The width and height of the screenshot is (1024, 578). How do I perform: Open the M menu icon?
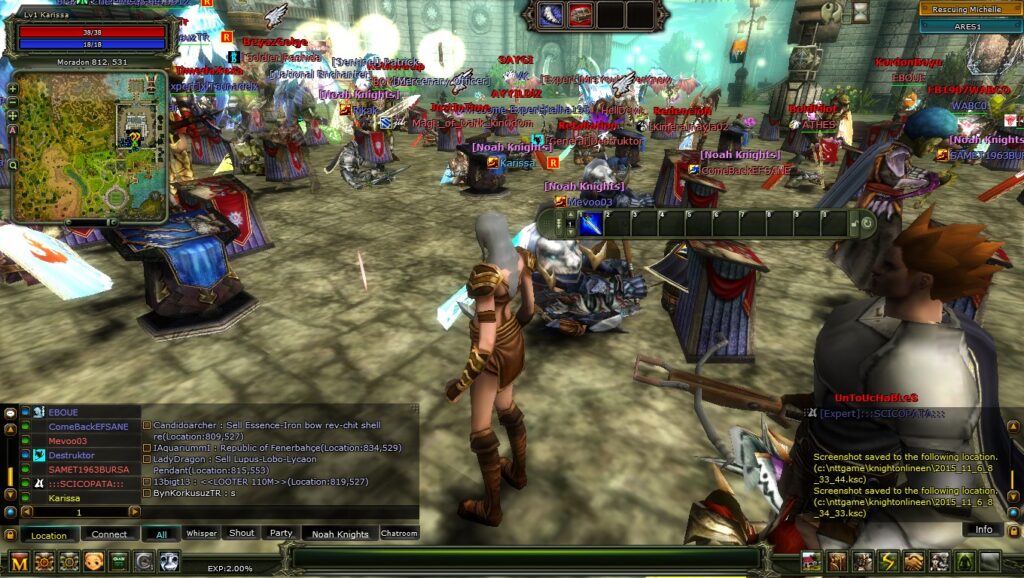click(19, 561)
